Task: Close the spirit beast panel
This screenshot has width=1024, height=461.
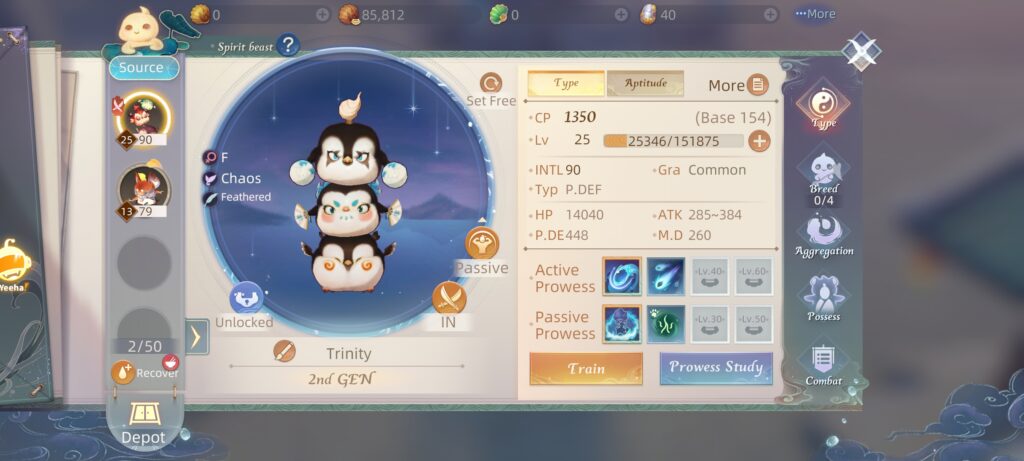Action: click(860, 50)
